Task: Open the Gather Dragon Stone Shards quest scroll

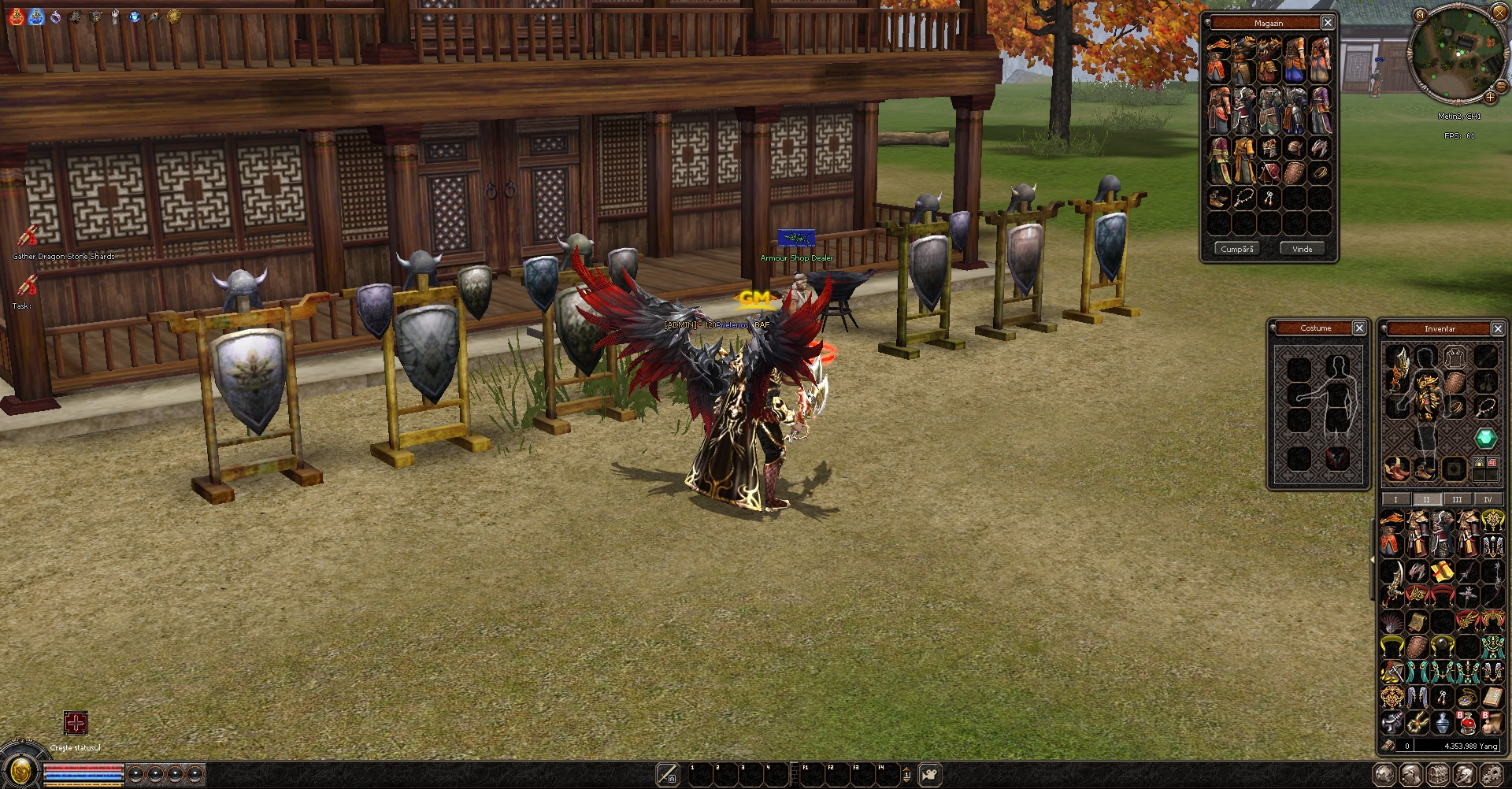Action: [x=28, y=235]
